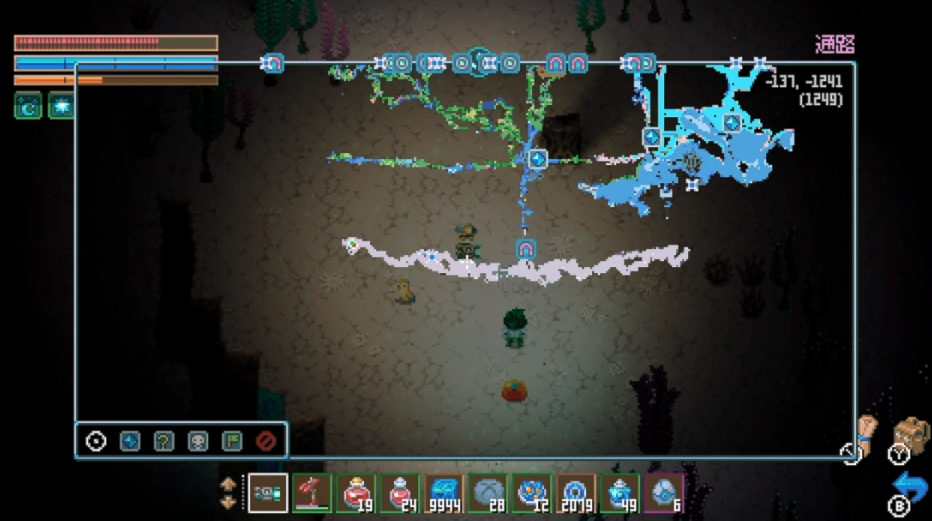Choose the red potion stack of 19
The image size is (932, 521).
357,493
